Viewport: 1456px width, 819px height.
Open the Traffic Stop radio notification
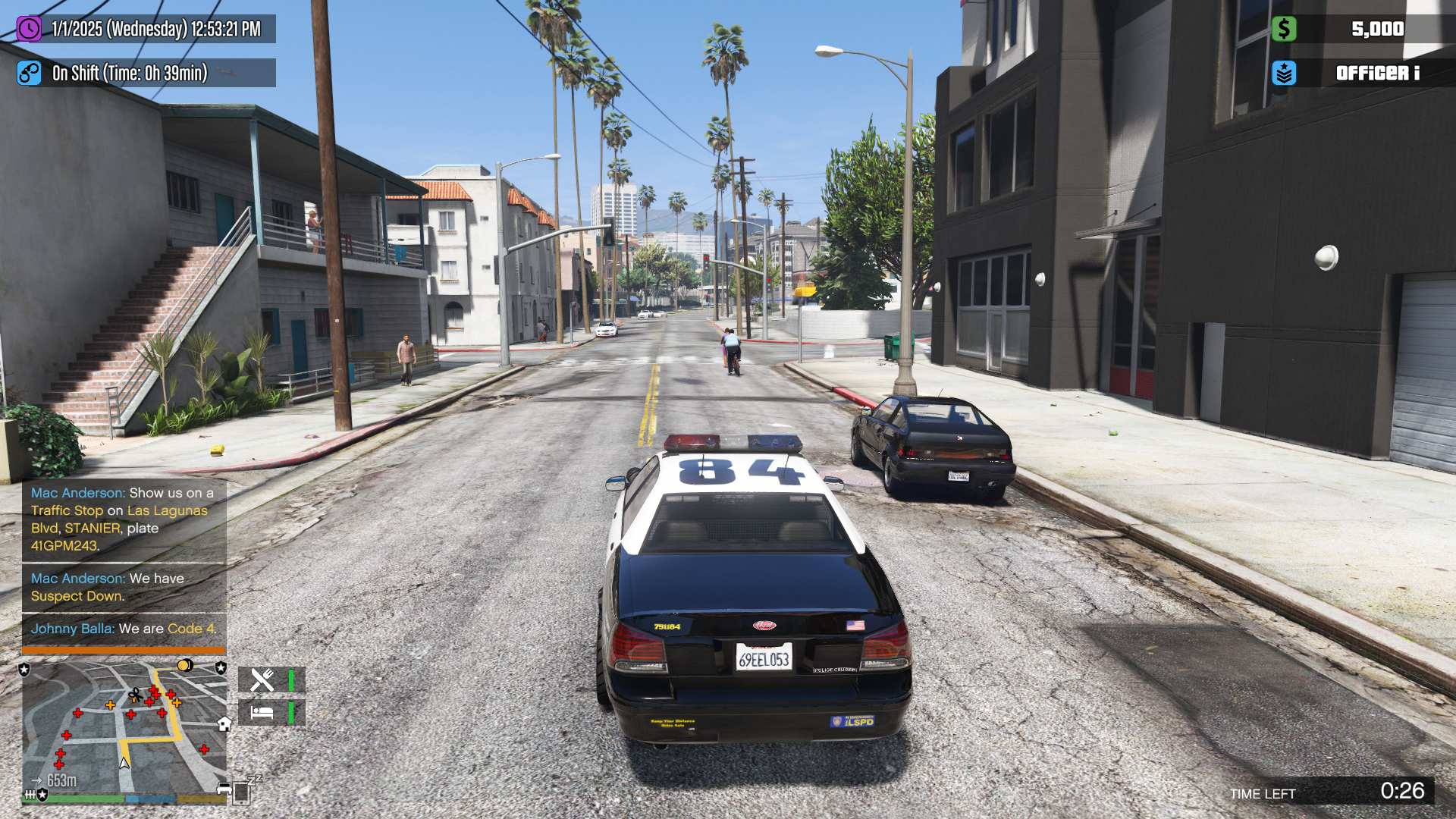coord(124,519)
